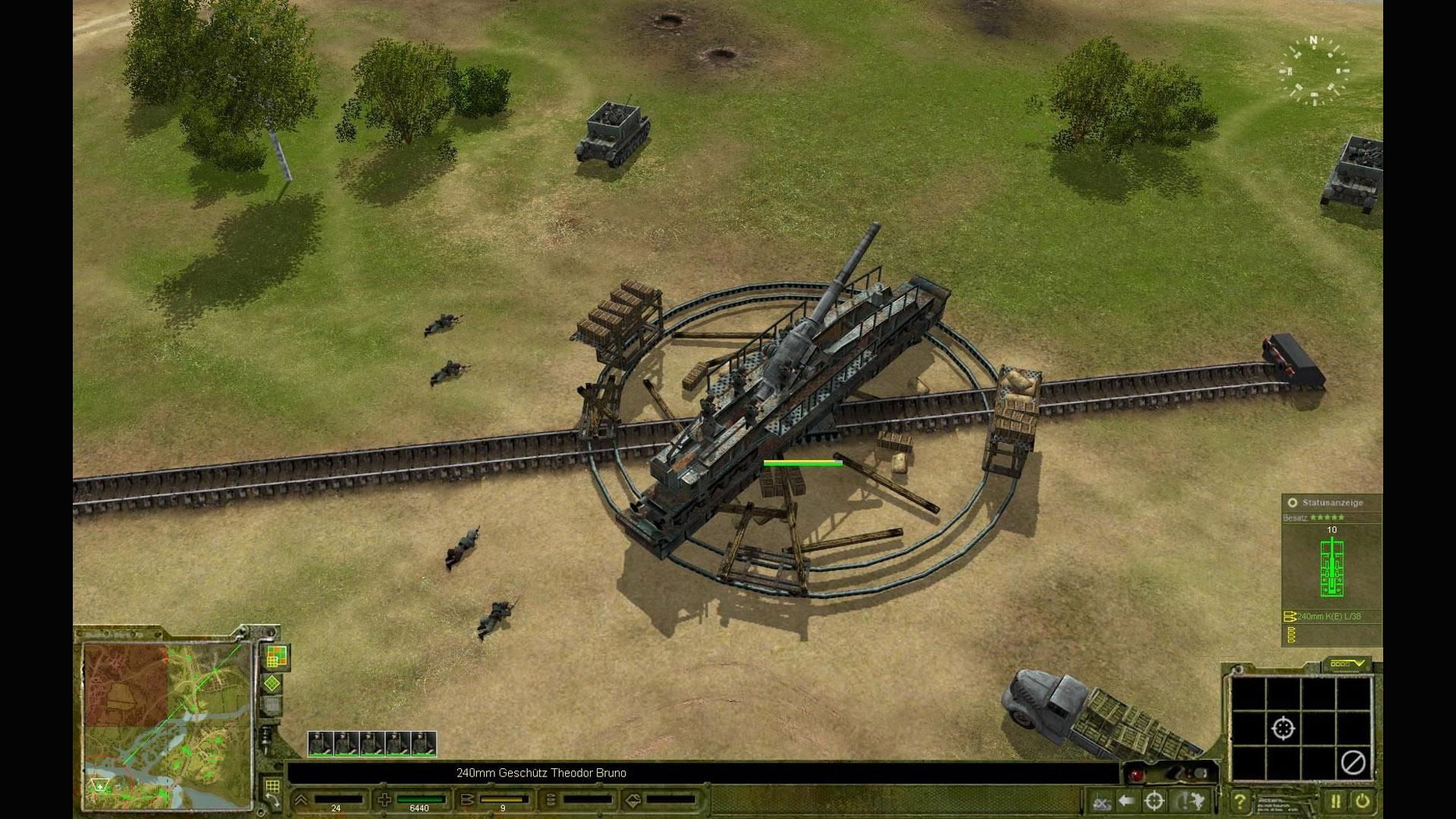Image resolution: width=1456 pixels, height=819 pixels.
Task: Collapse the Statusanzeige panel
Action: click(1292, 503)
